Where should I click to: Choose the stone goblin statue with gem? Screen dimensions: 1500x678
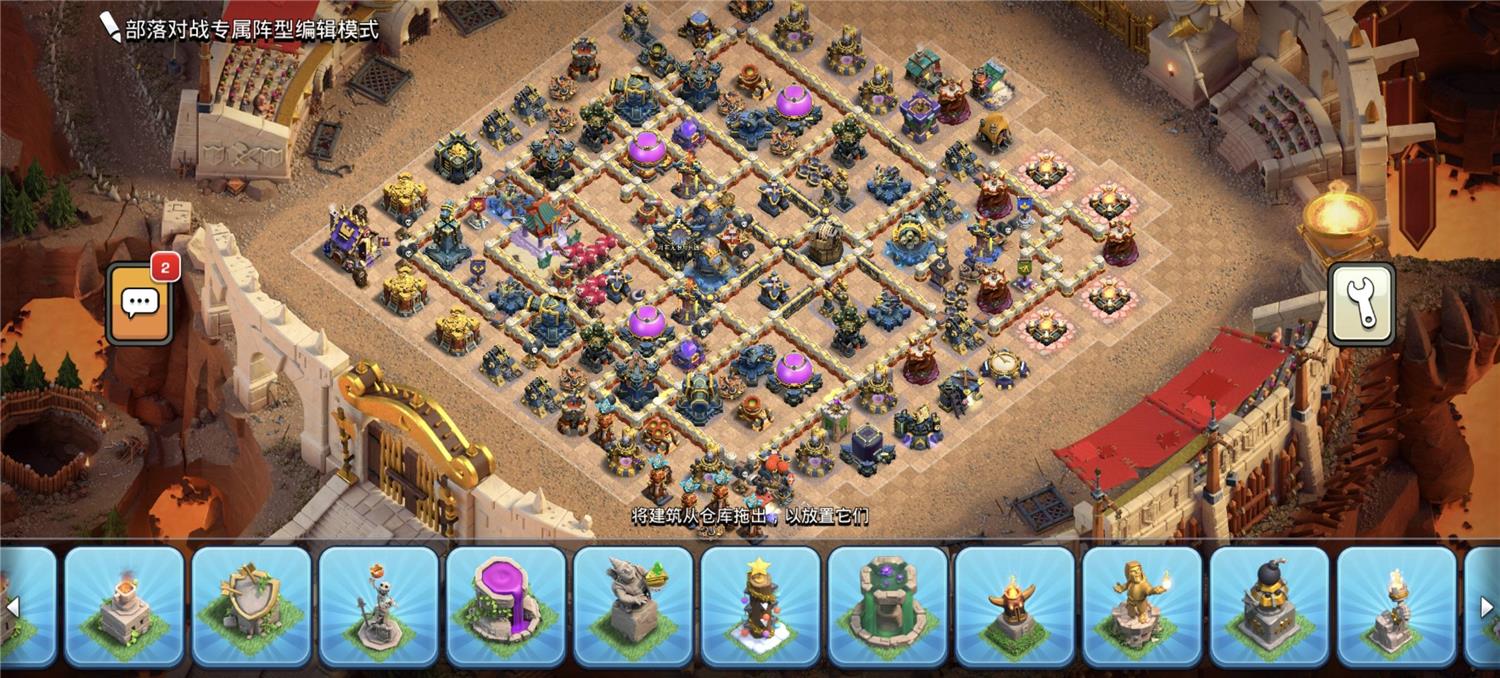(632, 607)
